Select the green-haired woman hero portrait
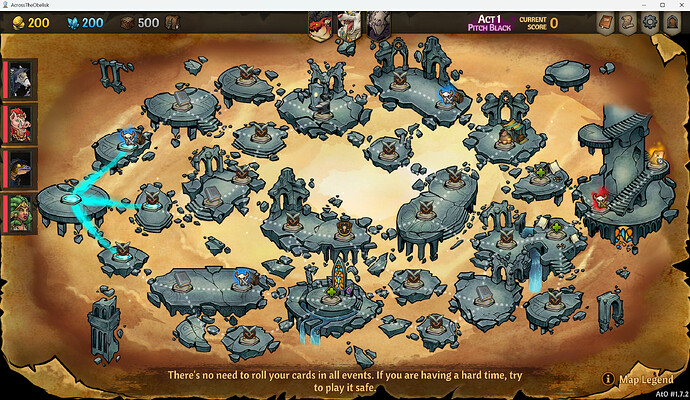The width and height of the screenshot is (690, 400). click(x=21, y=213)
